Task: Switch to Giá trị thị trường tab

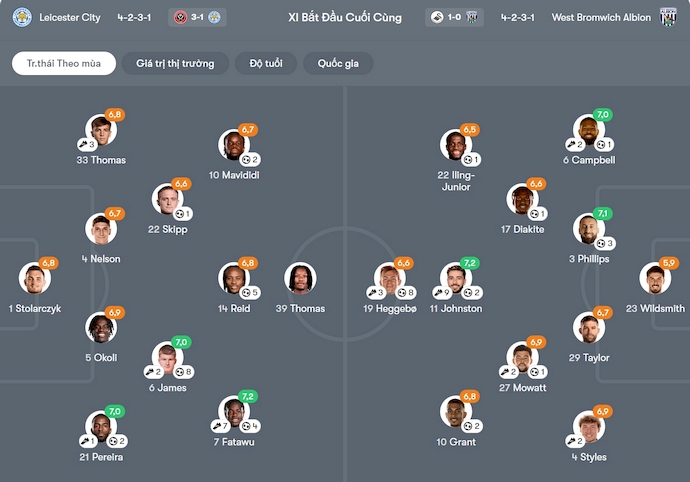Action: (x=175, y=63)
